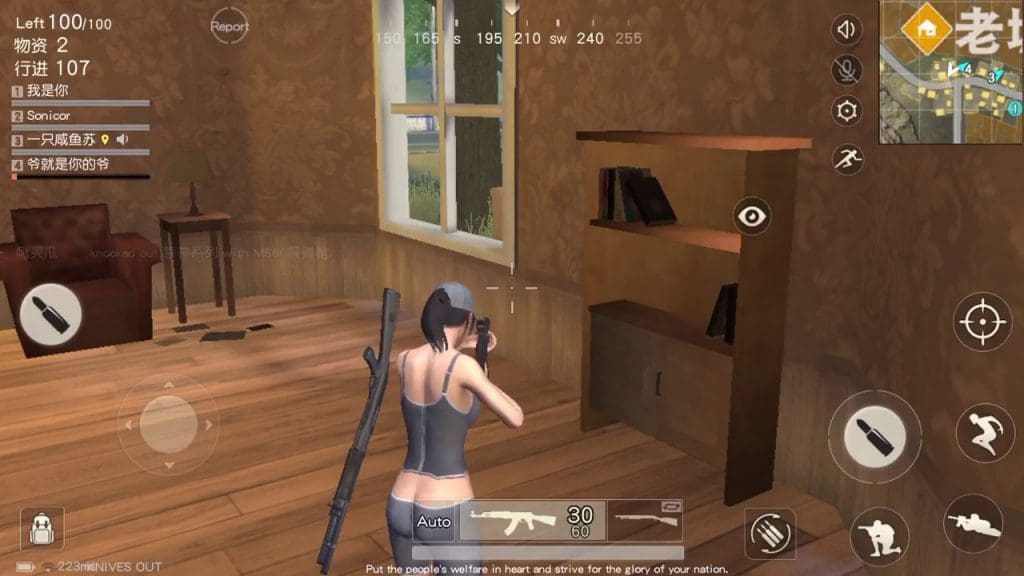The height and width of the screenshot is (576, 1024).
Task: Open the minimap
Action: [x=951, y=72]
